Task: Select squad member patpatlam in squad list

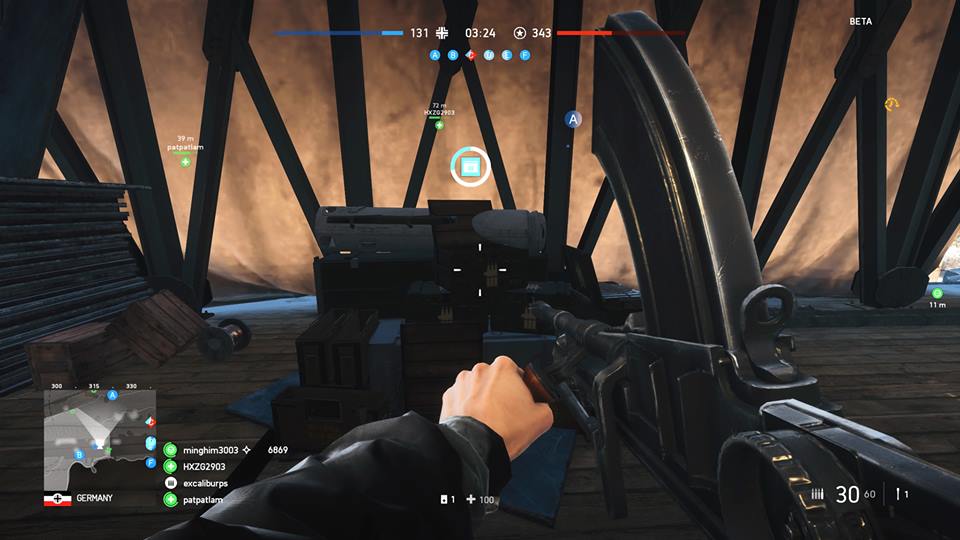Action: coord(203,499)
